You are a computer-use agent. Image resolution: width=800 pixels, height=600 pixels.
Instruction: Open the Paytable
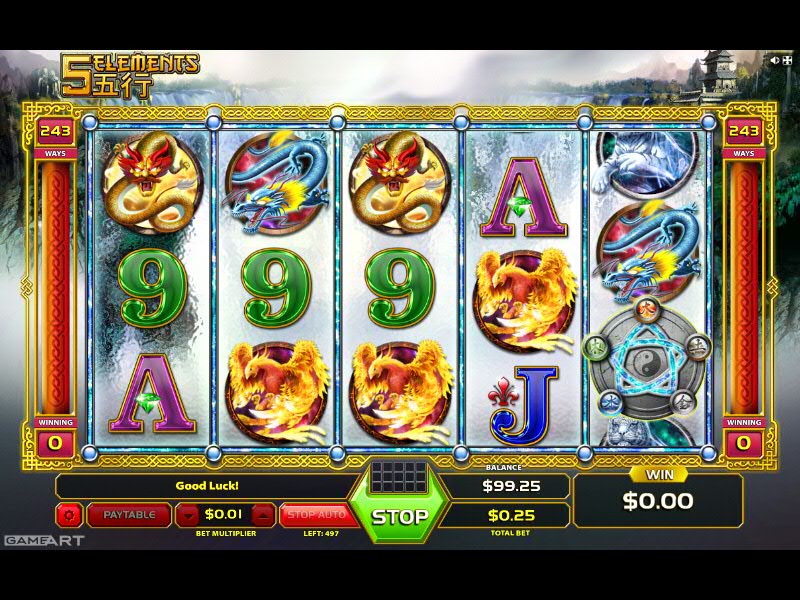click(x=129, y=515)
